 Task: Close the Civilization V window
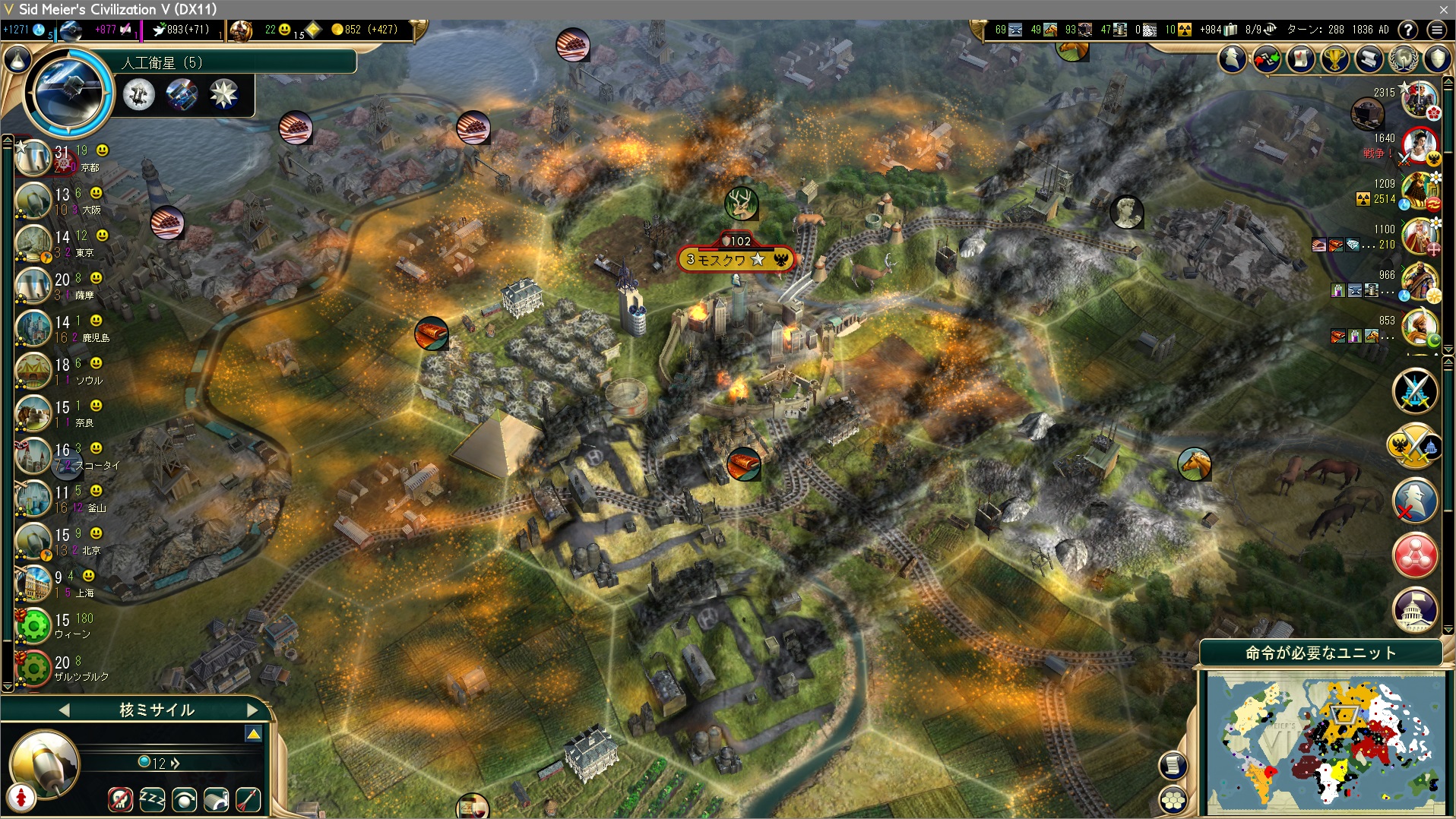(1443, 9)
